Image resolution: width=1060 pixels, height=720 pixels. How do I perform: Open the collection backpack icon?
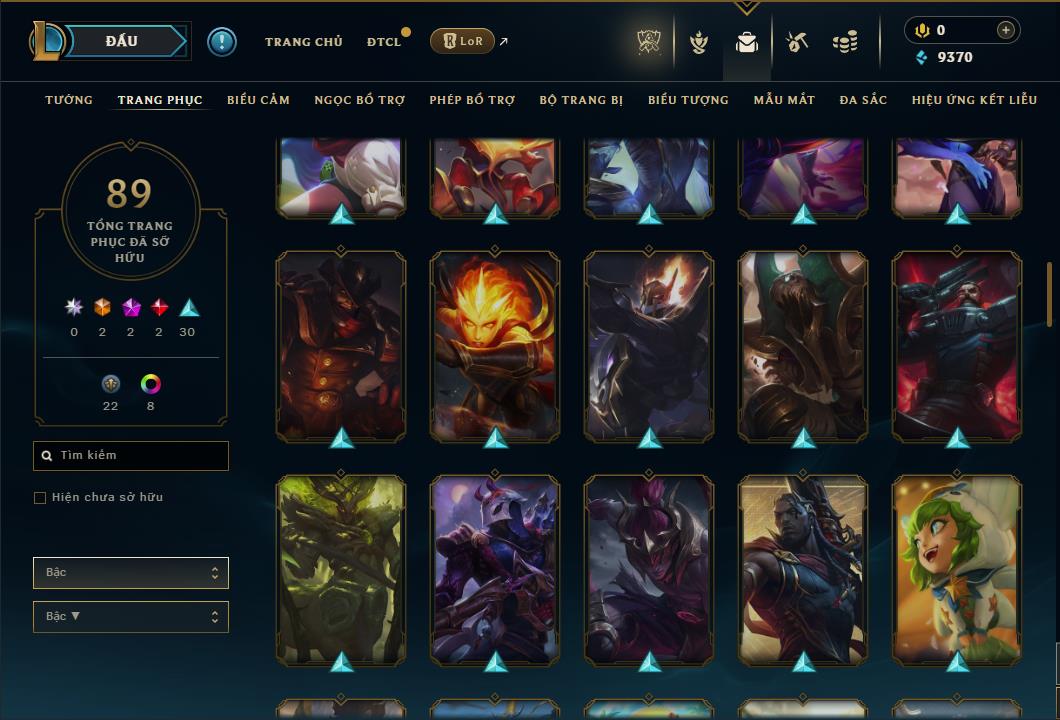(746, 42)
